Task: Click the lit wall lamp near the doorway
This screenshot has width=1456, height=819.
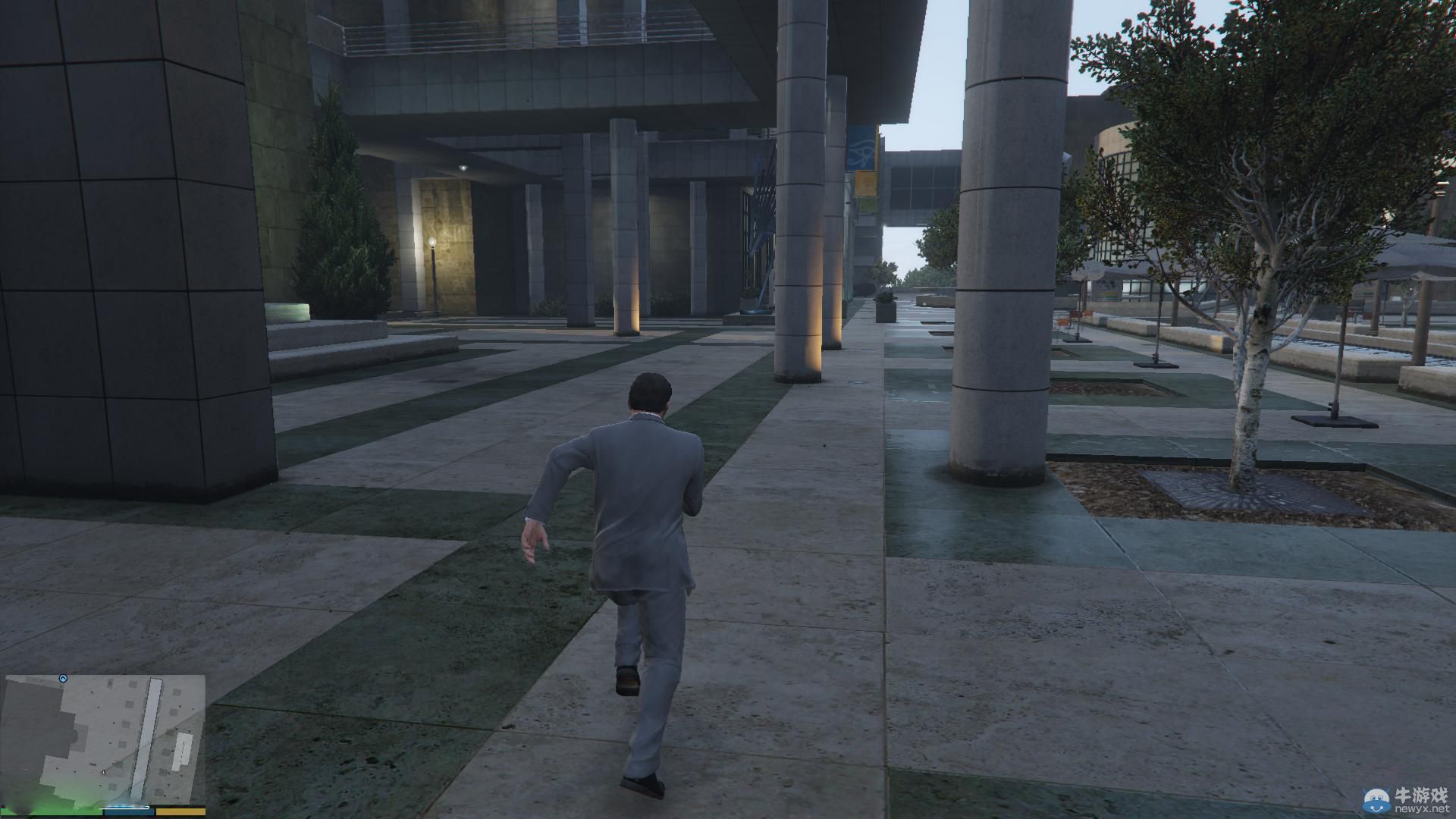Action: [432, 243]
